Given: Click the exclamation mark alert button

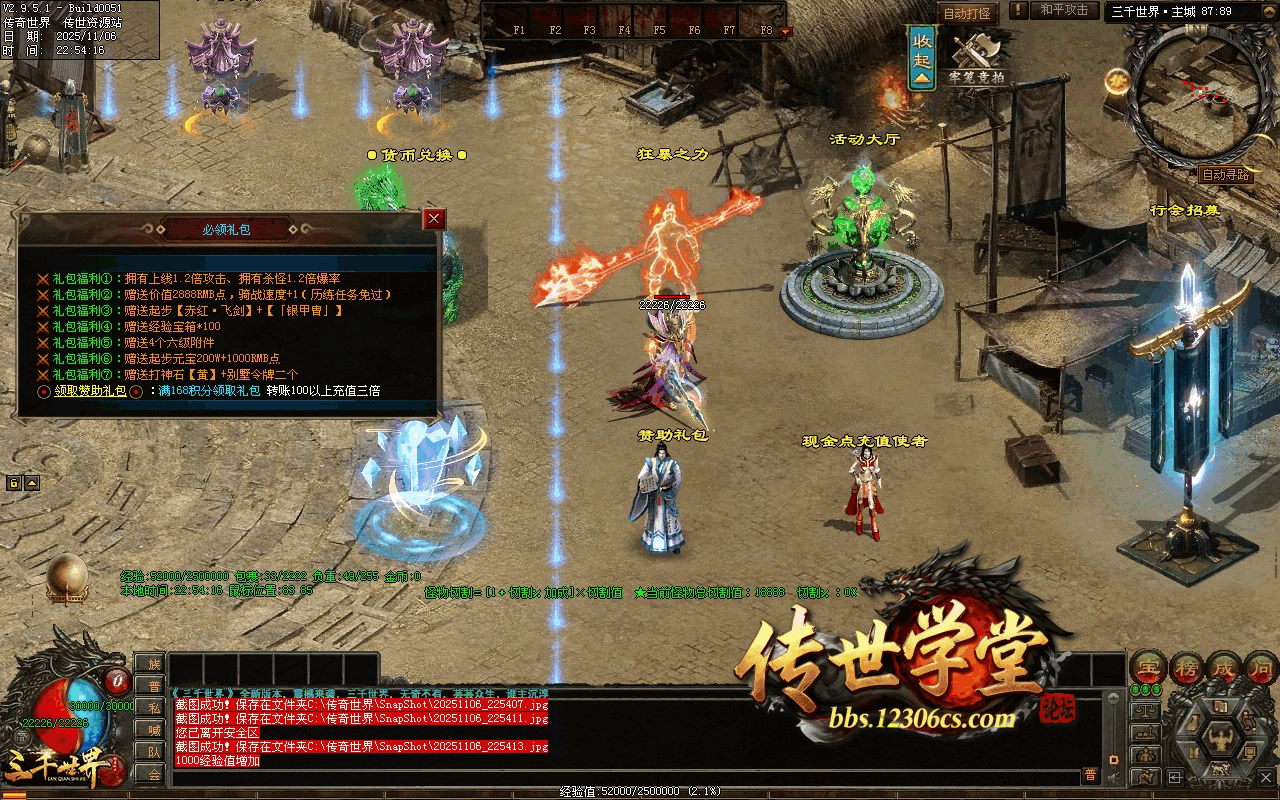Looking at the screenshot, I should (1018, 10).
